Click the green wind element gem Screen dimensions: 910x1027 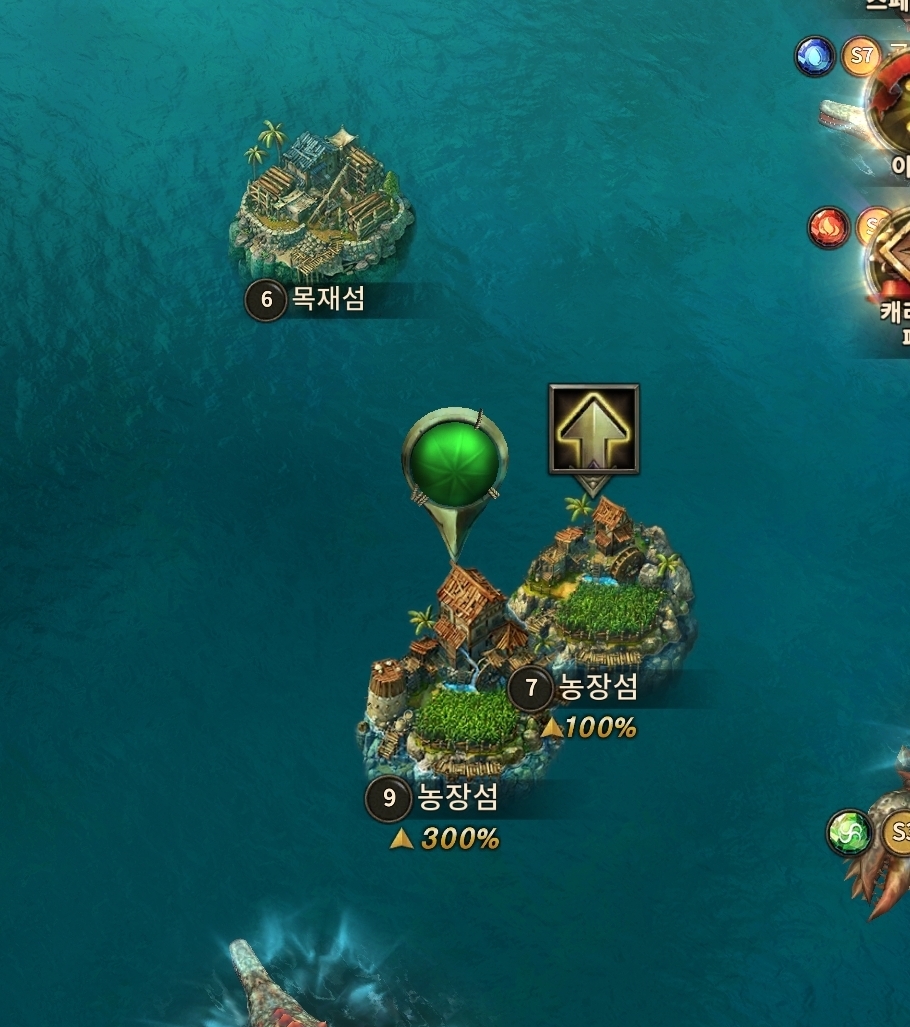pos(849,833)
